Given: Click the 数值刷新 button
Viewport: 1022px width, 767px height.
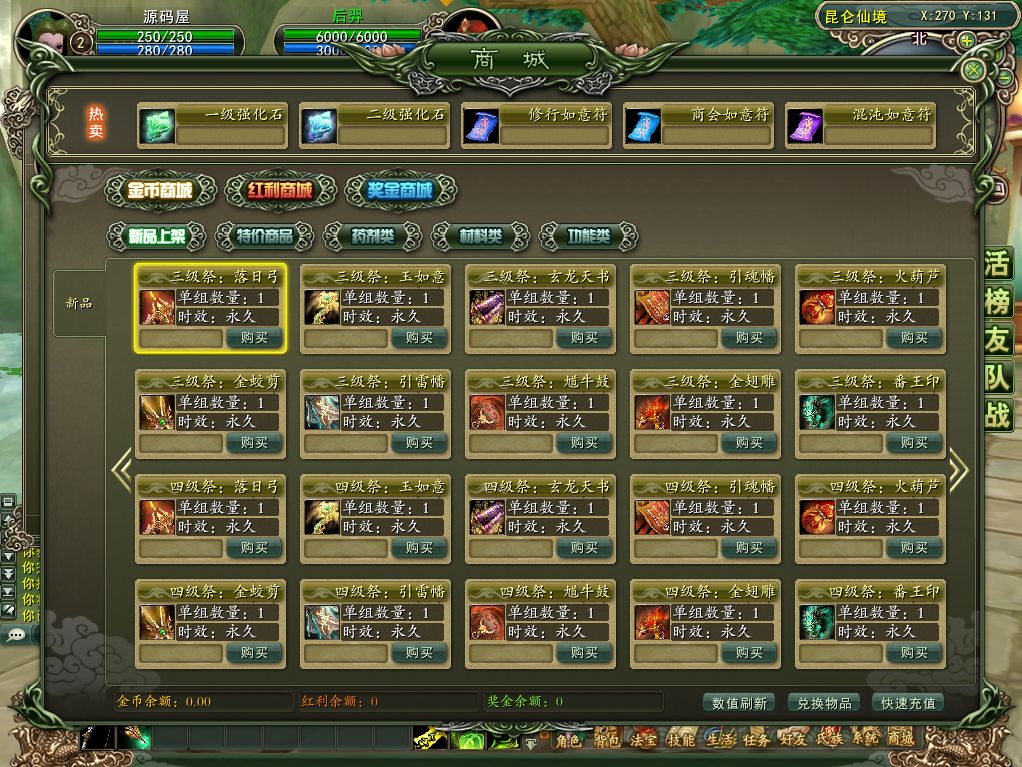Looking at the screenshot, I should point(740,703).
